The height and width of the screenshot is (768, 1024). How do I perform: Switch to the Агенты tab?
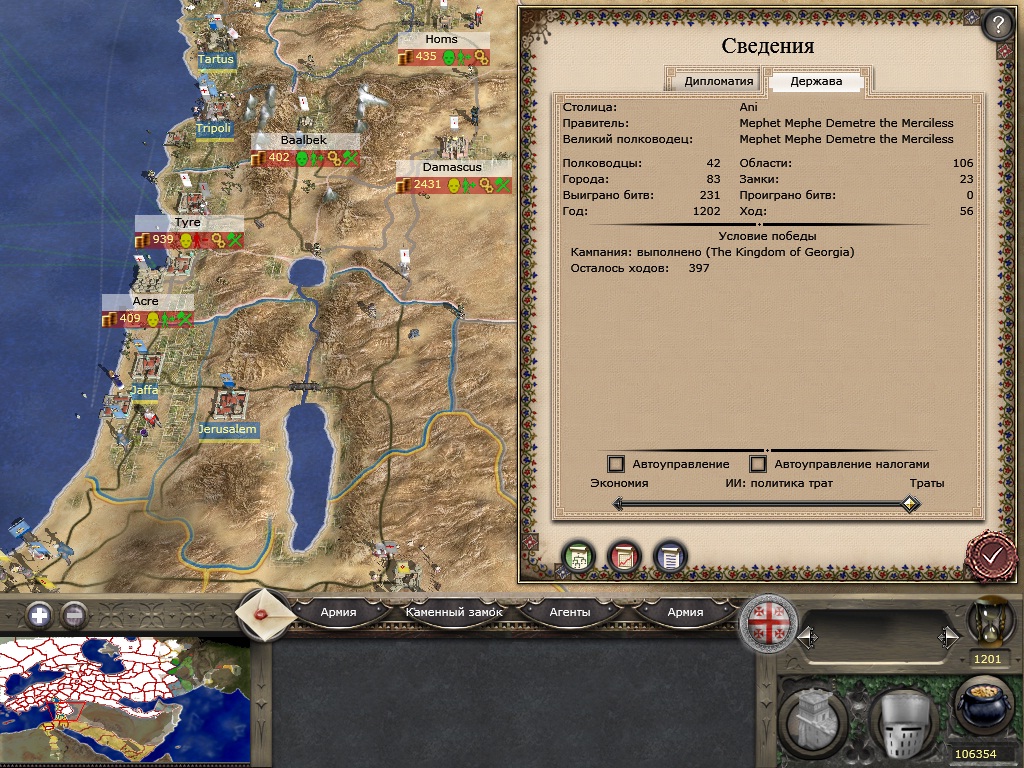(570, 612)
